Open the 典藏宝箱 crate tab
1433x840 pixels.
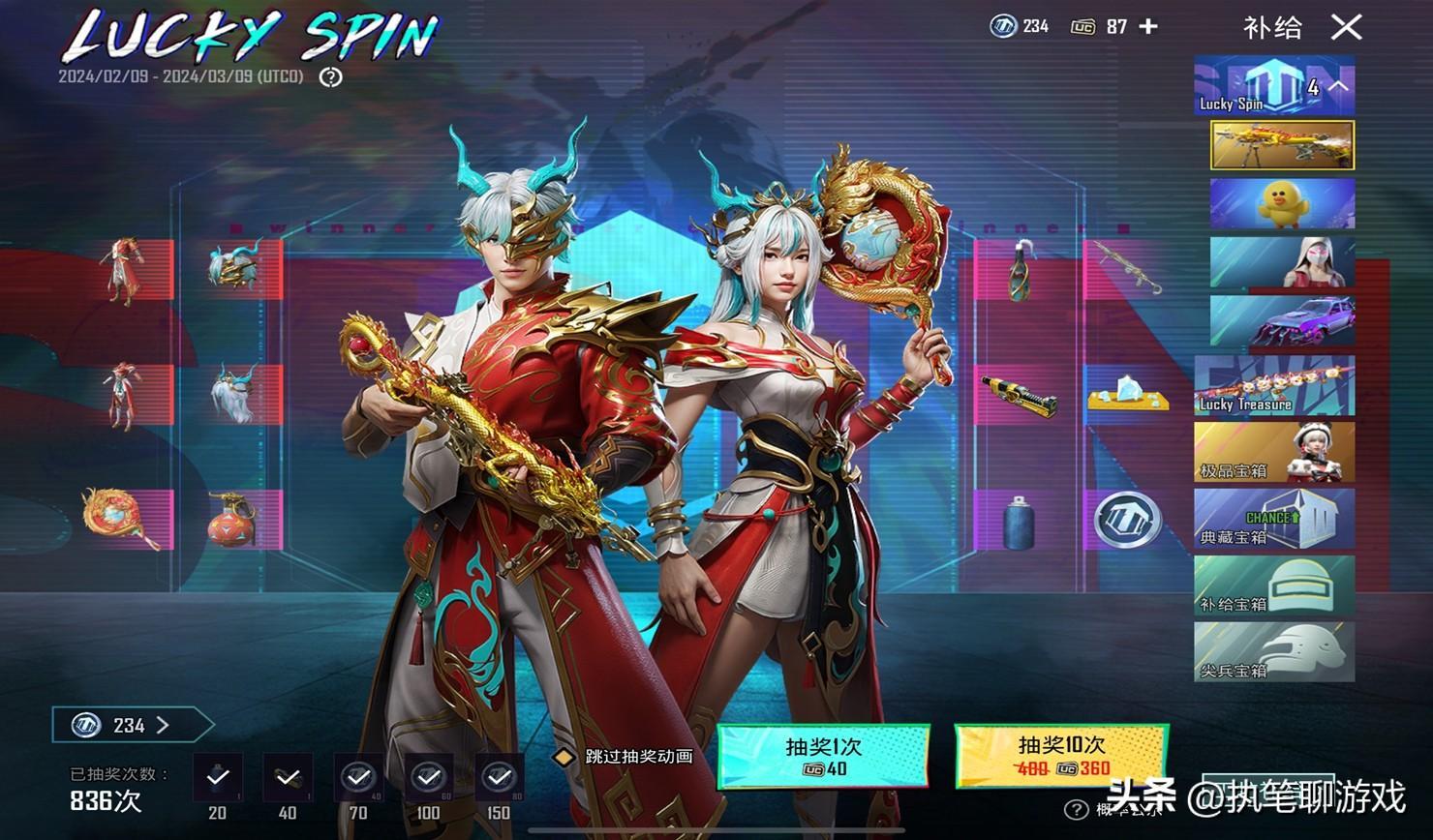(1274, 519)
